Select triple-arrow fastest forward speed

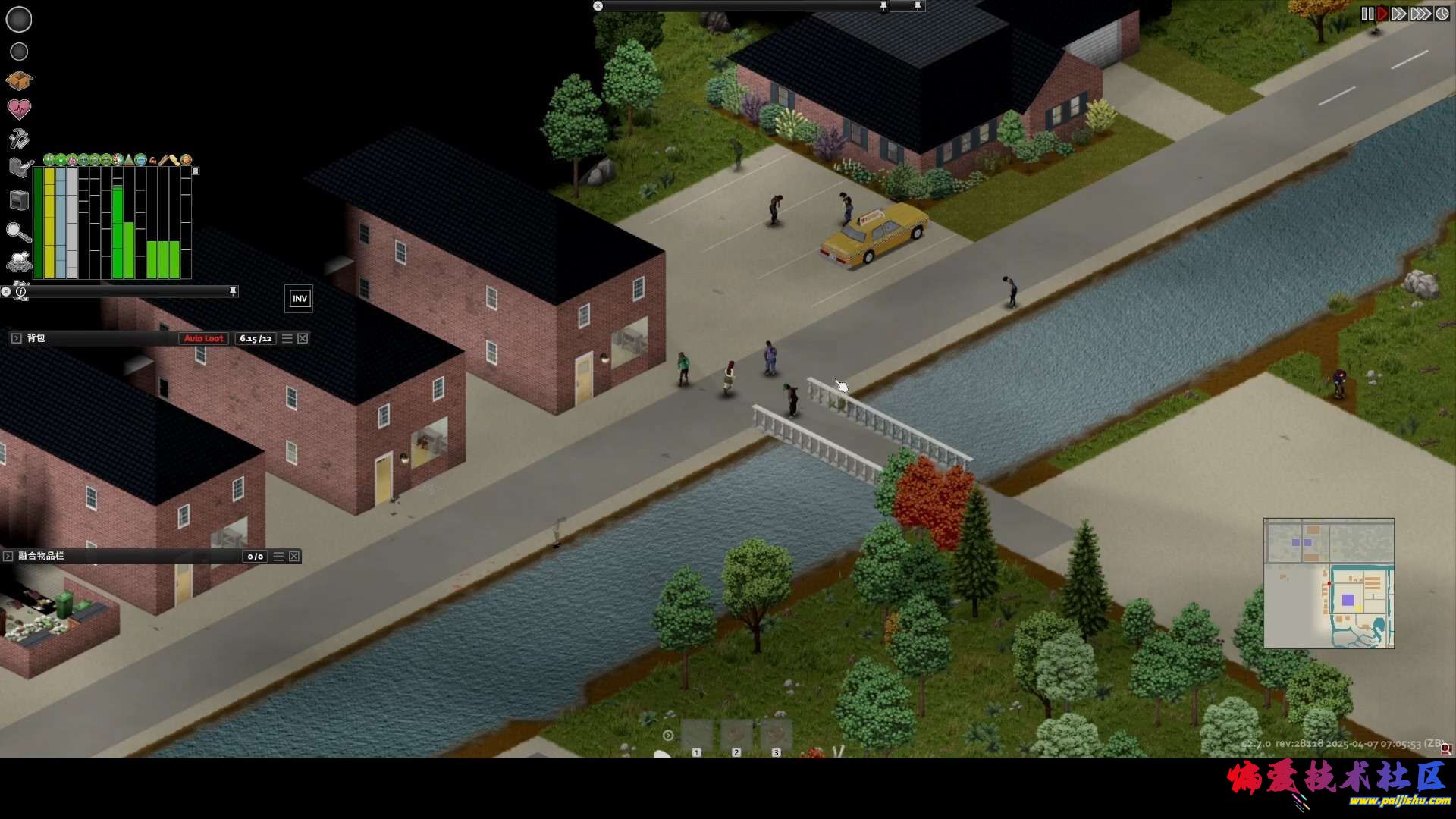pos(1420,14)
